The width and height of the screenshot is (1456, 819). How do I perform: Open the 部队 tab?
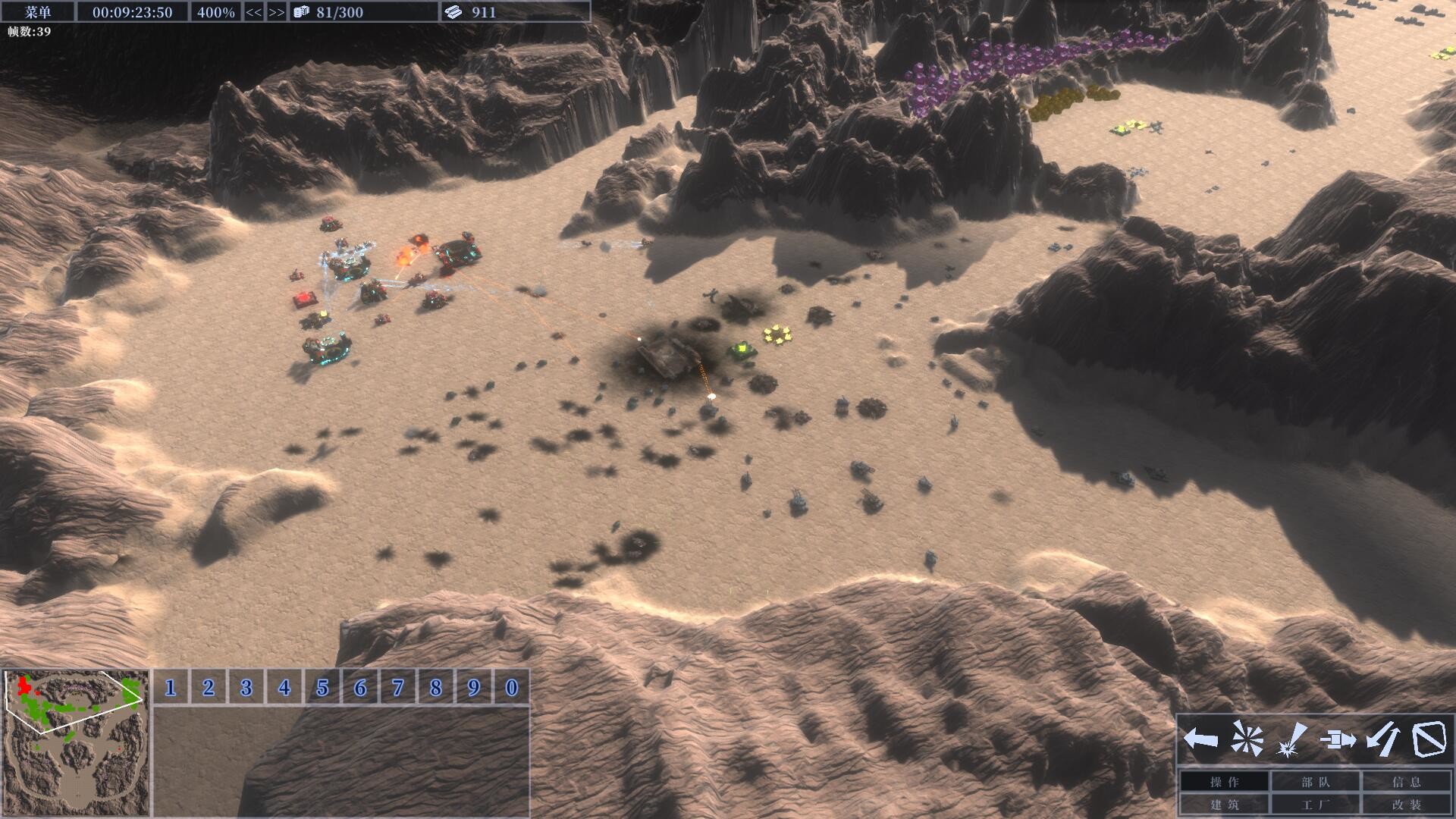[1316, 782]
